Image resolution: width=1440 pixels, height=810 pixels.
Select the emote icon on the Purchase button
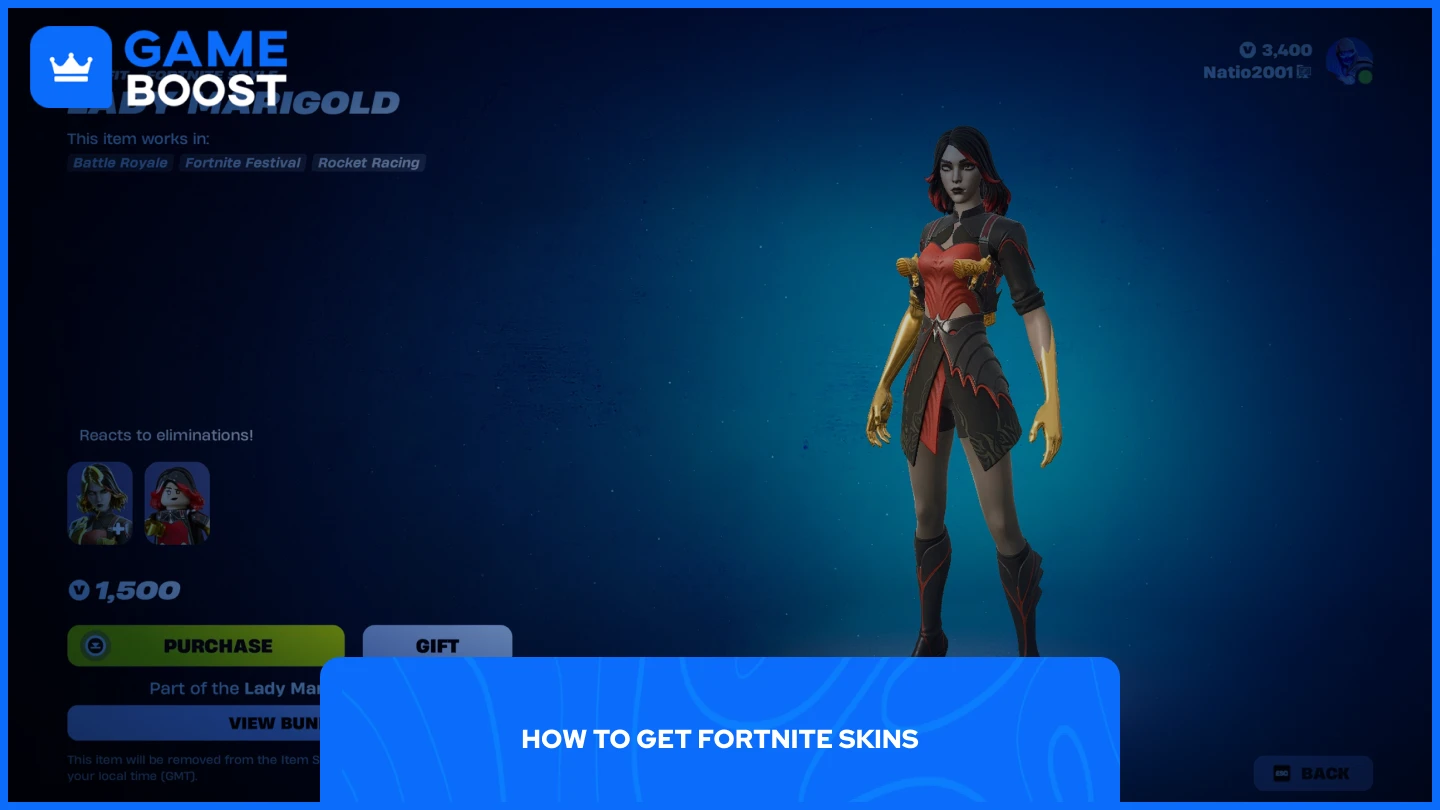pyautogui.click(x=95, y=646)
